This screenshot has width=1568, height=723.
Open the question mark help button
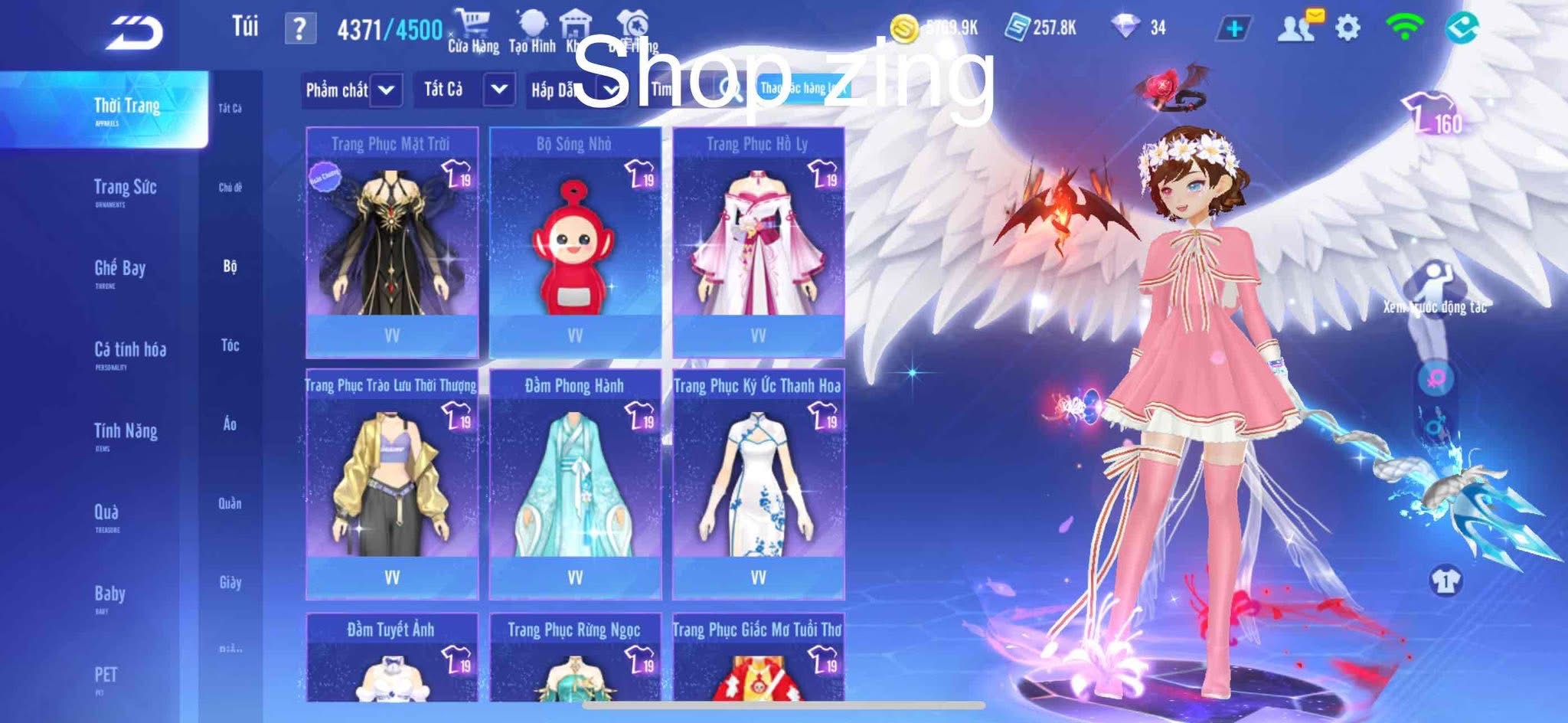299,30
